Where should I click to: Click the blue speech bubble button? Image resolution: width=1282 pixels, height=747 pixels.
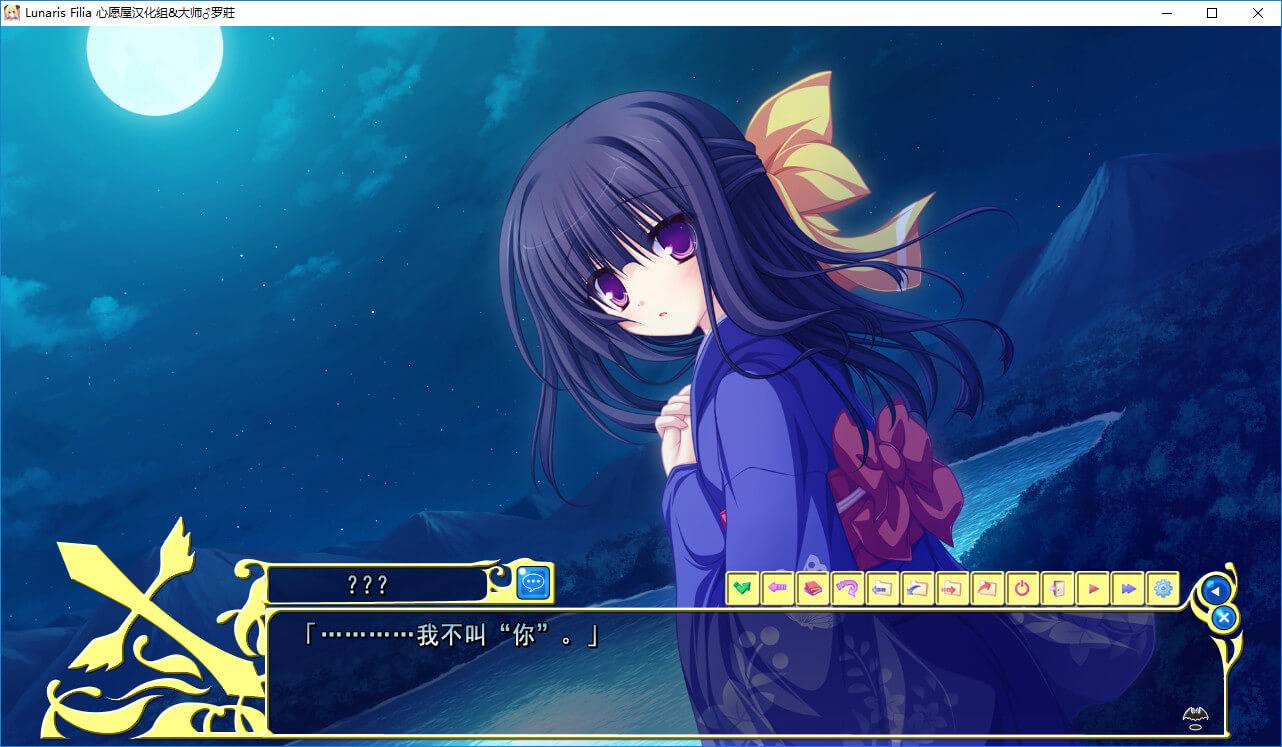click(534, 583)
